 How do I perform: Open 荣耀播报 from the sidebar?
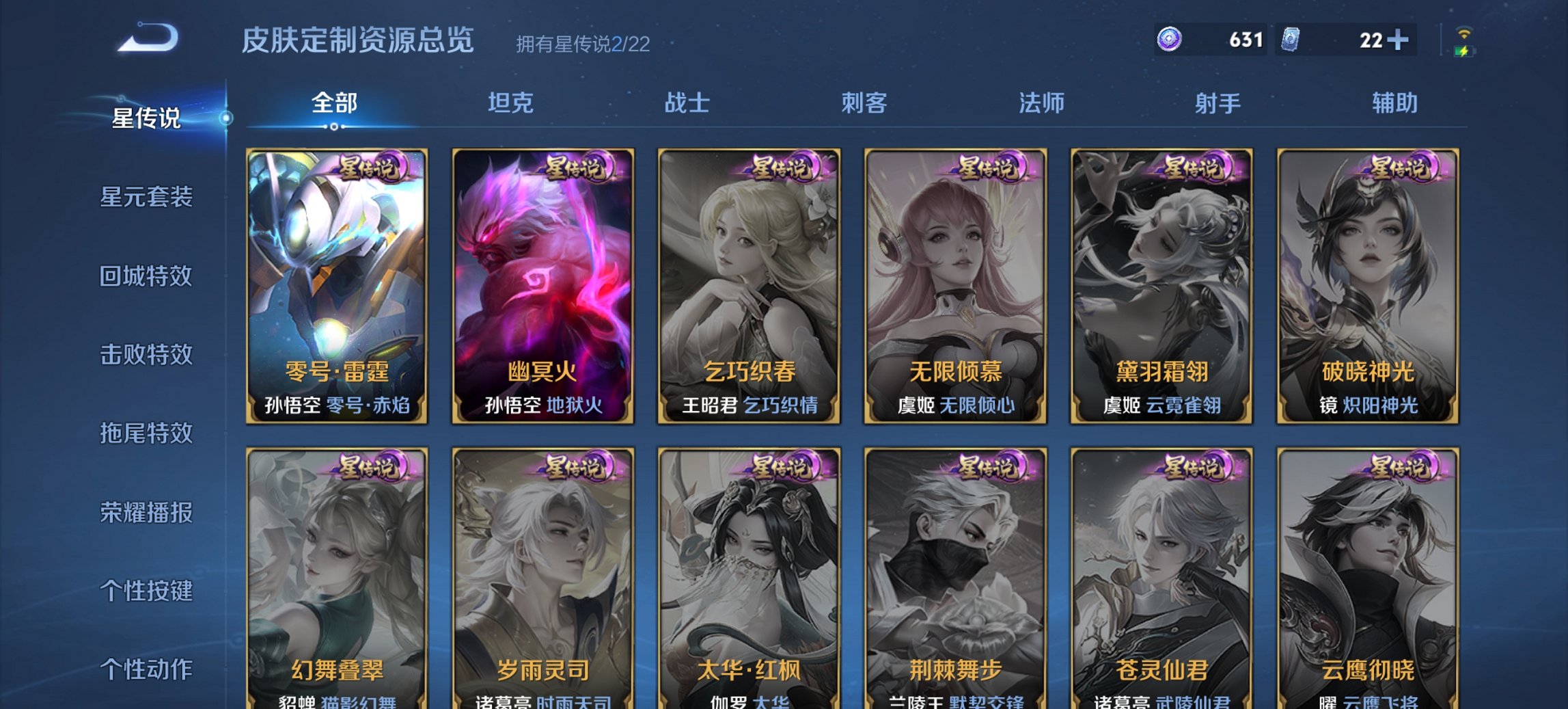pos(146,513)
